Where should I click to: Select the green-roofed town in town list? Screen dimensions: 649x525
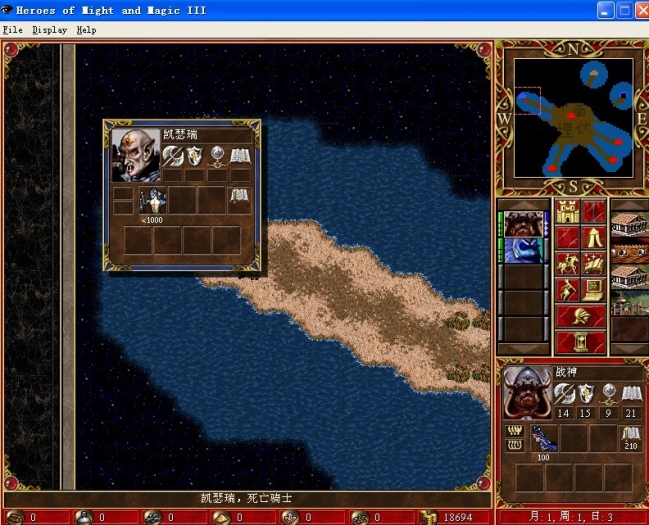tap(630, 301)
